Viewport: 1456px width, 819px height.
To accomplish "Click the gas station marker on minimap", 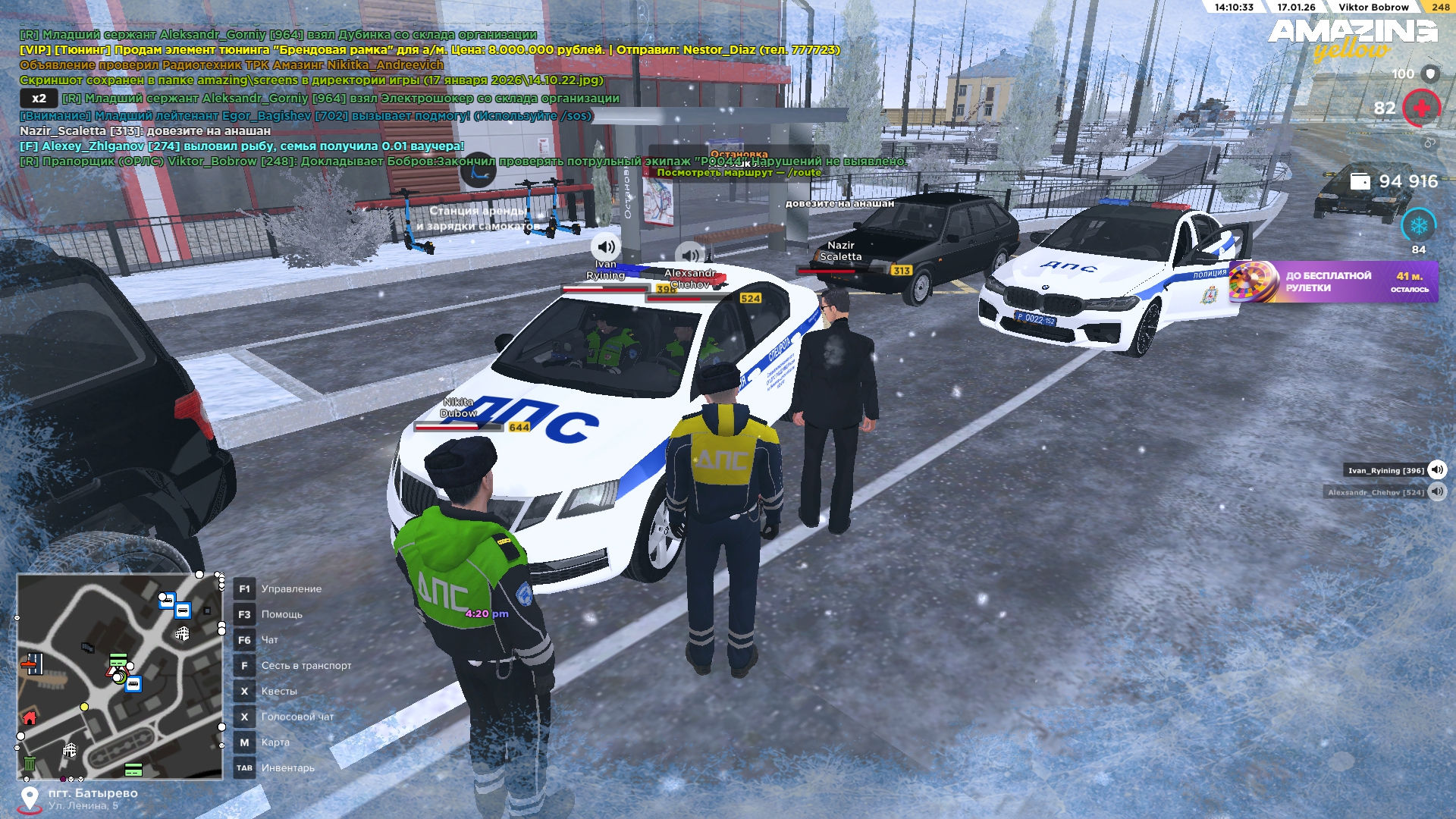I will [x=31, y=665].
